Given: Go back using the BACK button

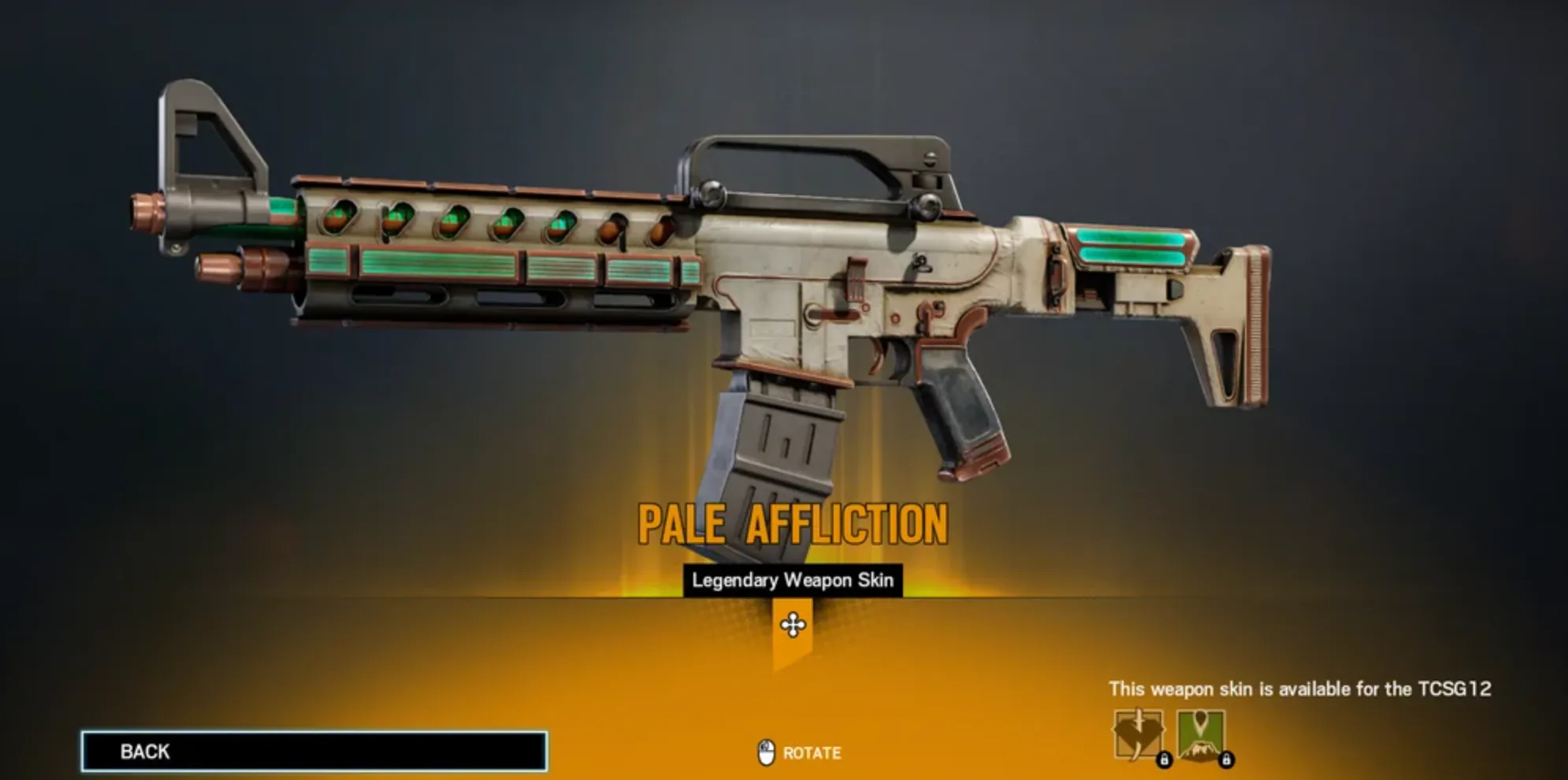Looking at the screenshot, I should [x=314, y=751].
